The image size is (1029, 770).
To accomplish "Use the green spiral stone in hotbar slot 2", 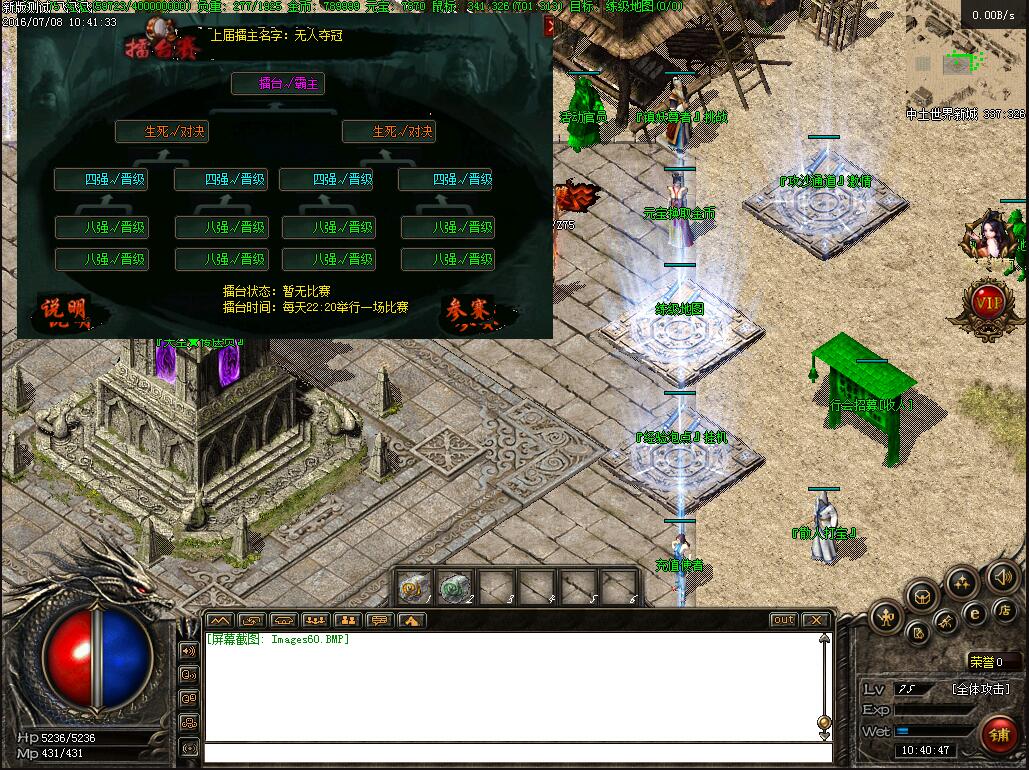I will (x=456, y=586).
